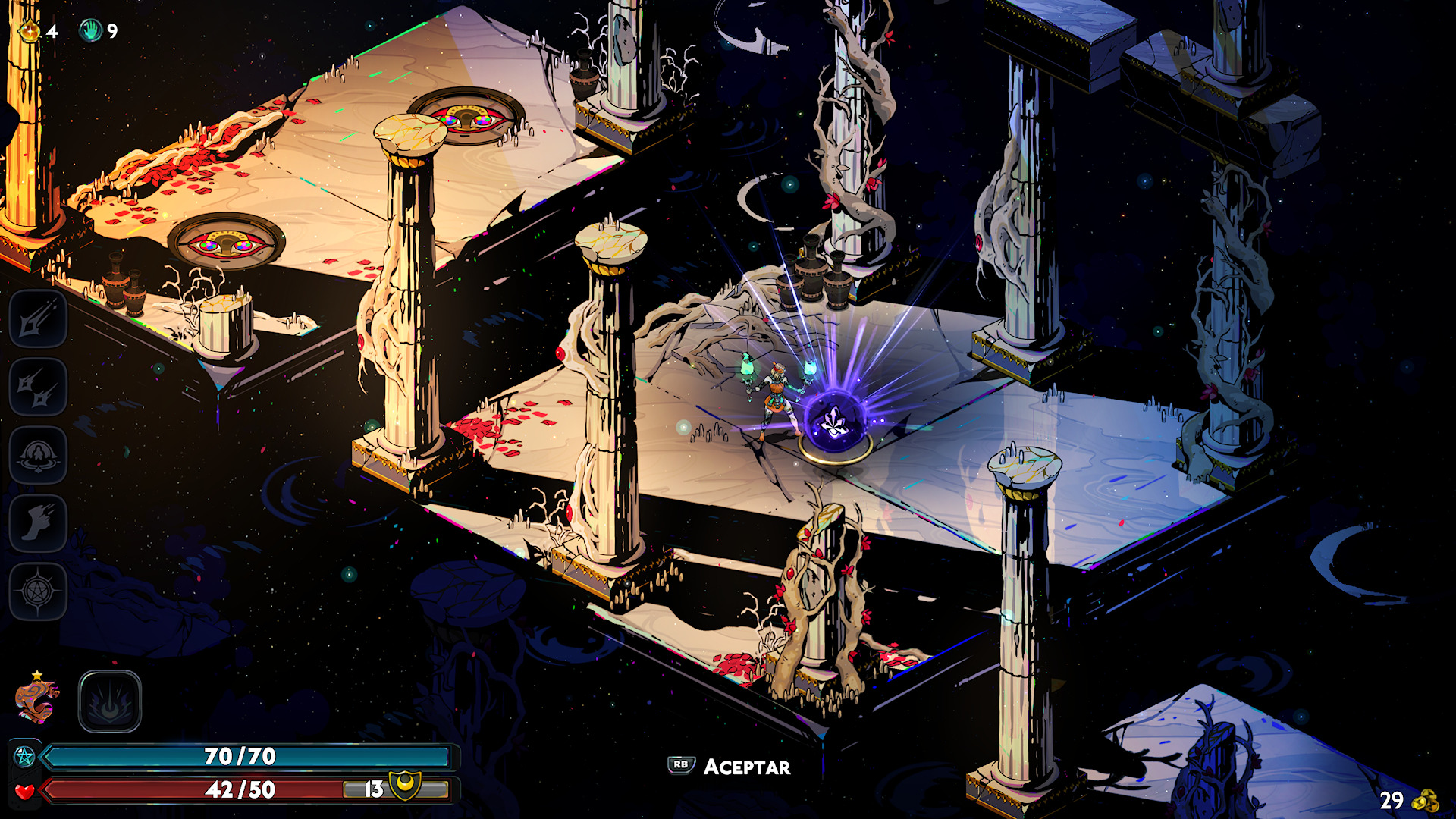Select the Special boon slot with twin blades
The image size is (1456, 819).
[38, 388]
